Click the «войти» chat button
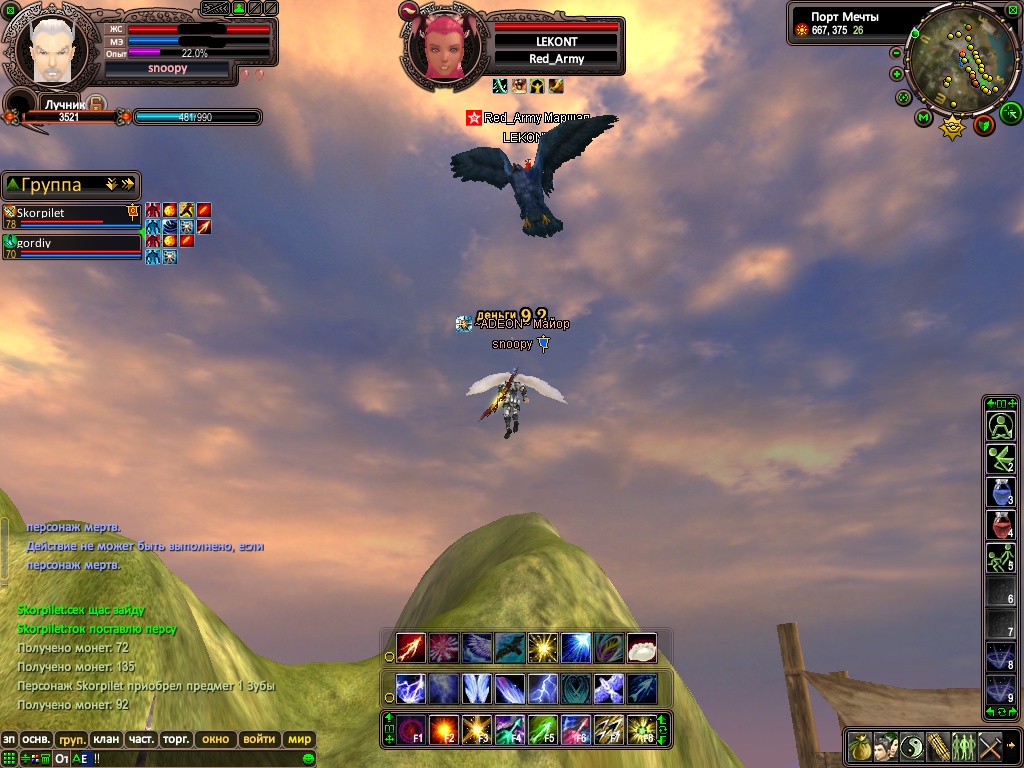Viewport: 1024px width, 768px height. coord(259,740)
